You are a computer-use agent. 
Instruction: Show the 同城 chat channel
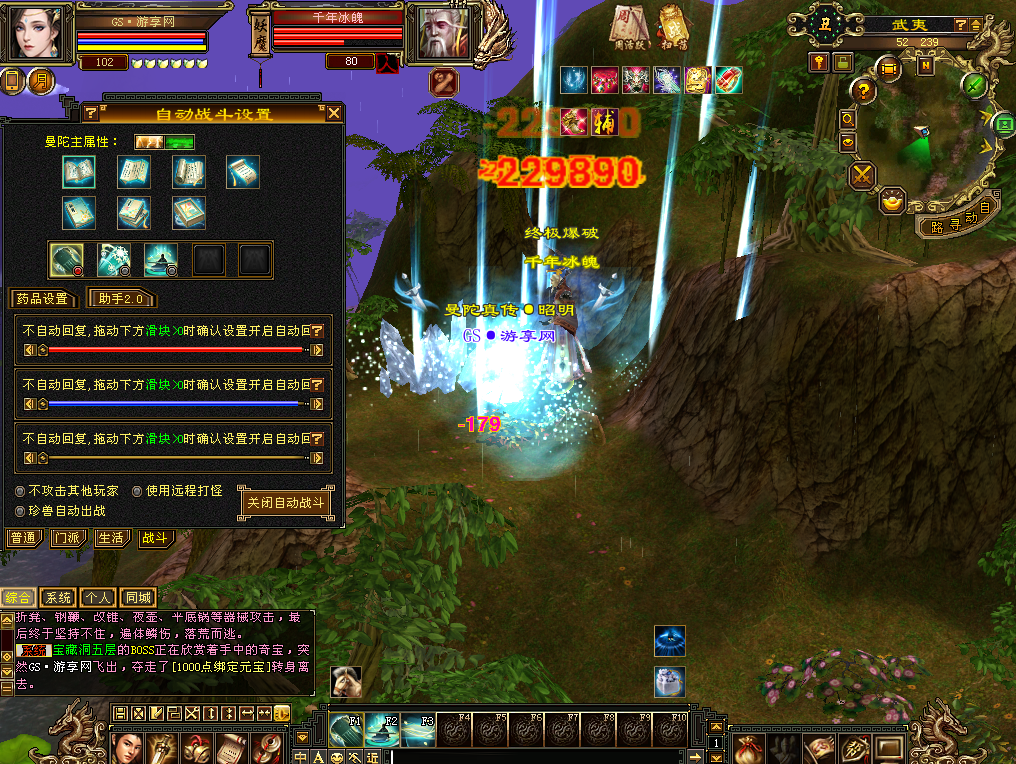click(x=138, y=598)
